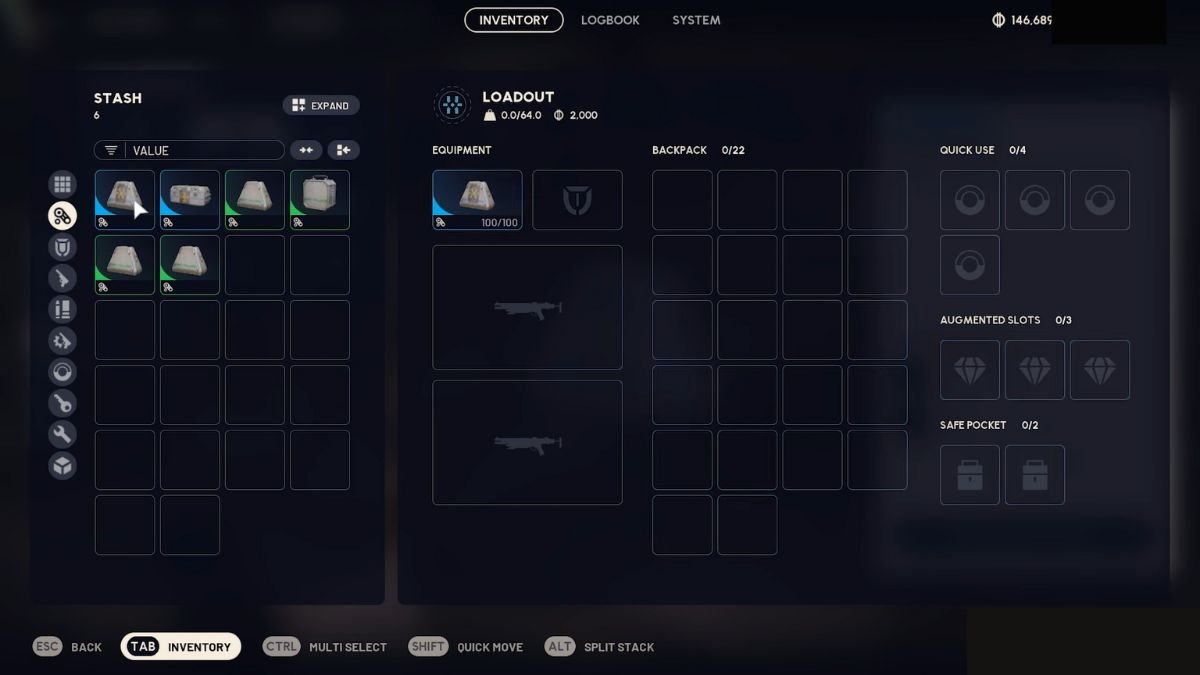Image resolution: width=1200 pixels, height=675 pixels.
Task: Select the wide duffel-shaped augment in the stash
Action: coord(190,200)
